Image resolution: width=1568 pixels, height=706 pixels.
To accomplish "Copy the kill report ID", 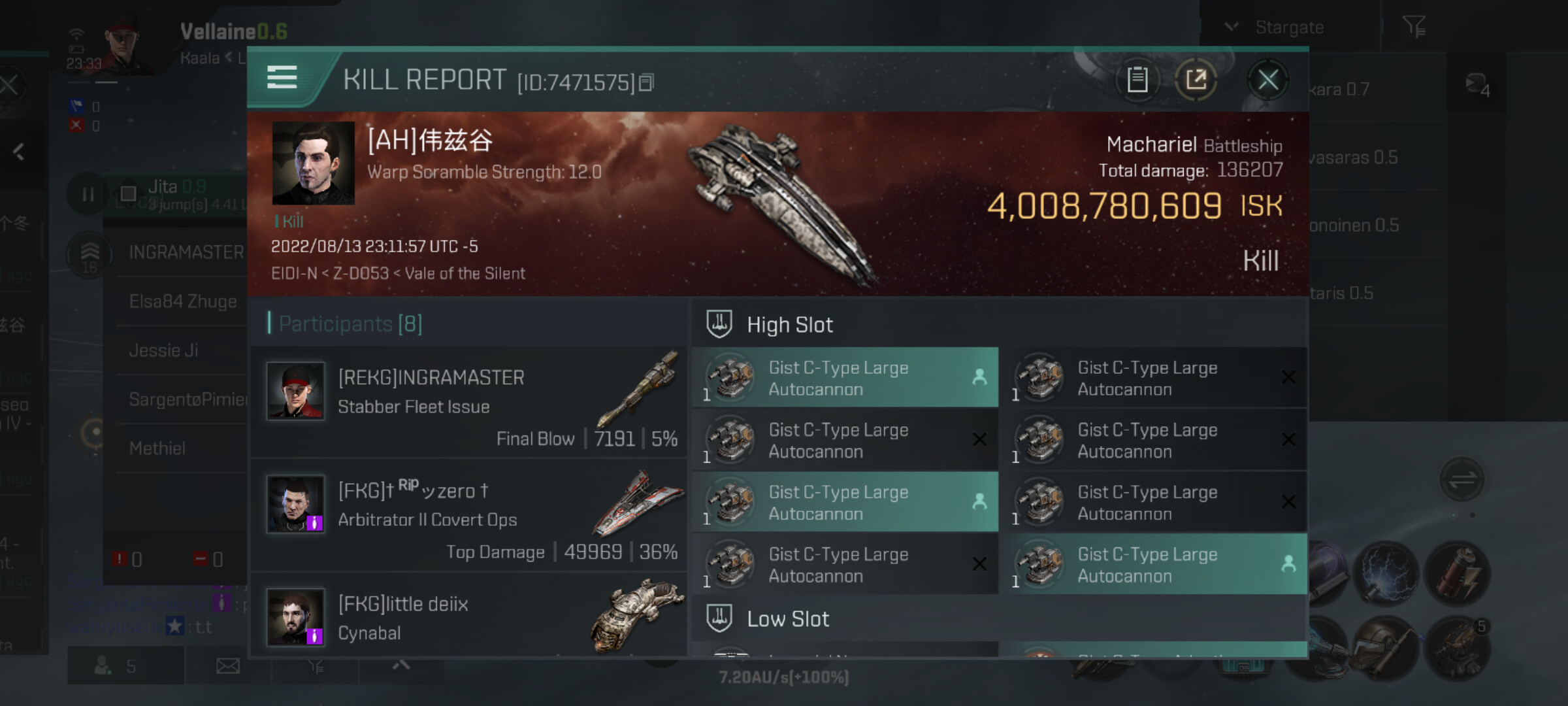I will [x=646, y=83].
